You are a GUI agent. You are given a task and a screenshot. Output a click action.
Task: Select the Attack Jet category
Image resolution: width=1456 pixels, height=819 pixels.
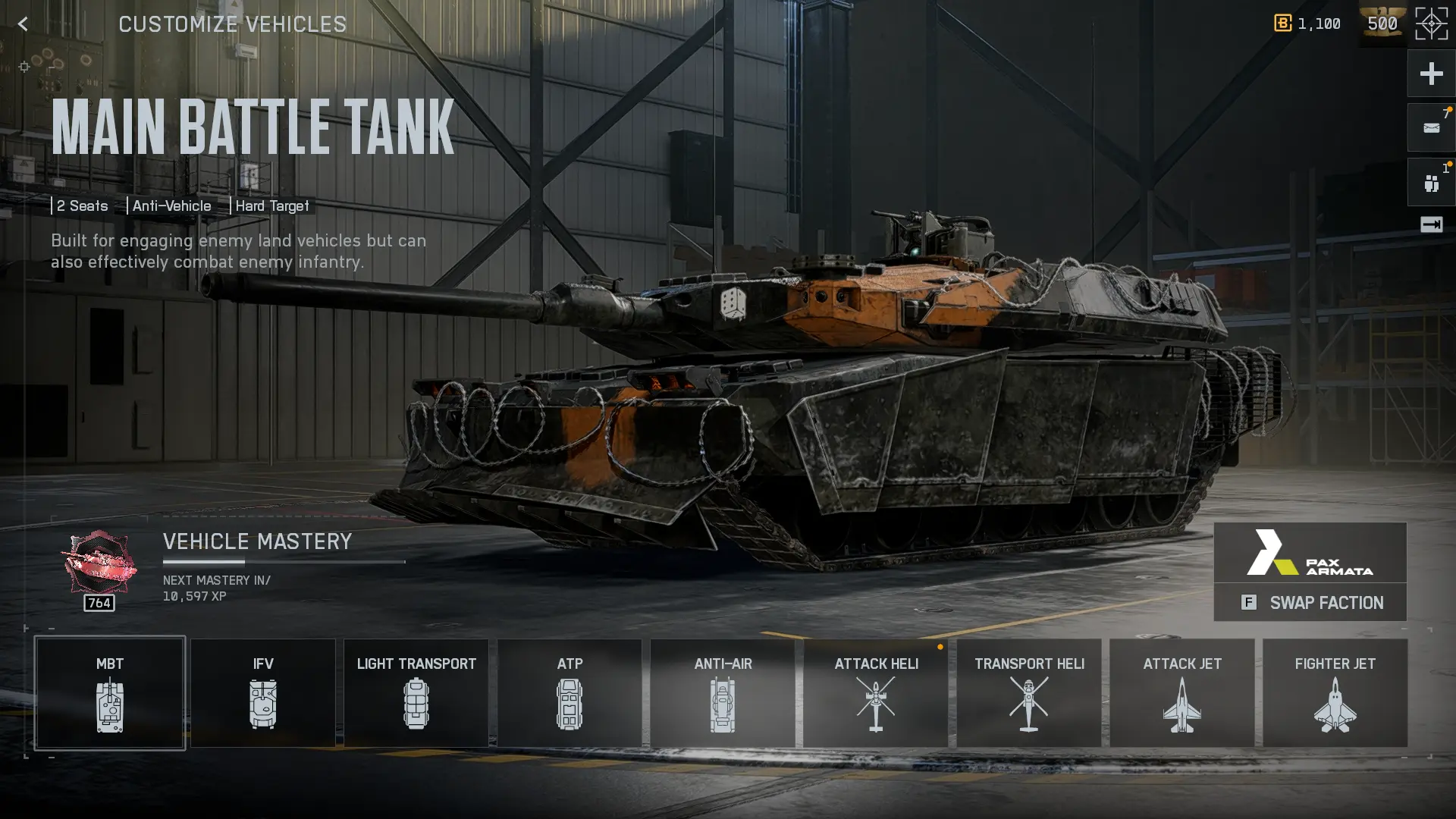pyautogui.click(x=1182, y=693)
